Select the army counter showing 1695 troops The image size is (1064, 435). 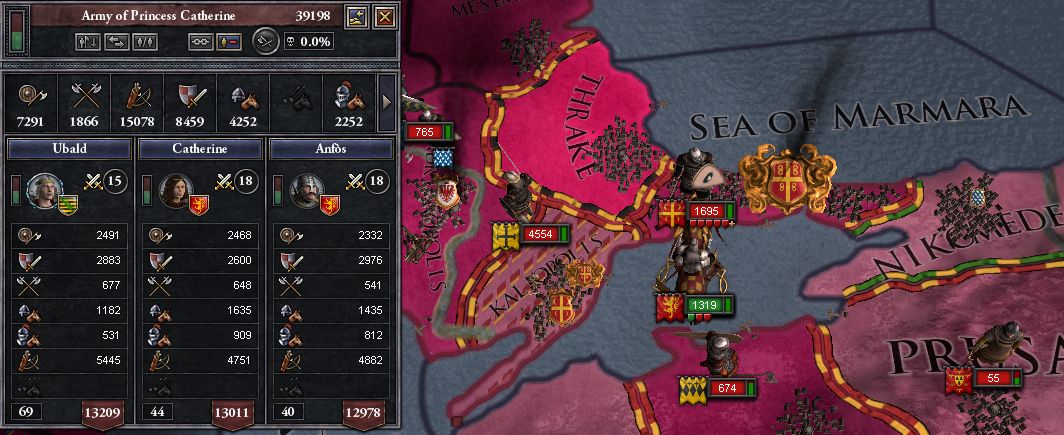(x=705, y=212)
